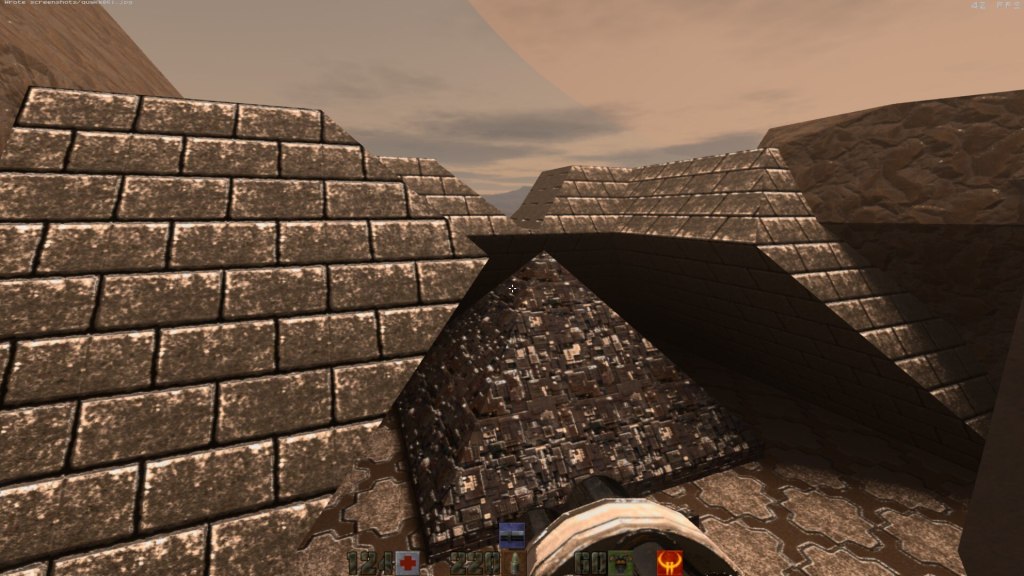Click the red cross health icon

pos(407,563)
